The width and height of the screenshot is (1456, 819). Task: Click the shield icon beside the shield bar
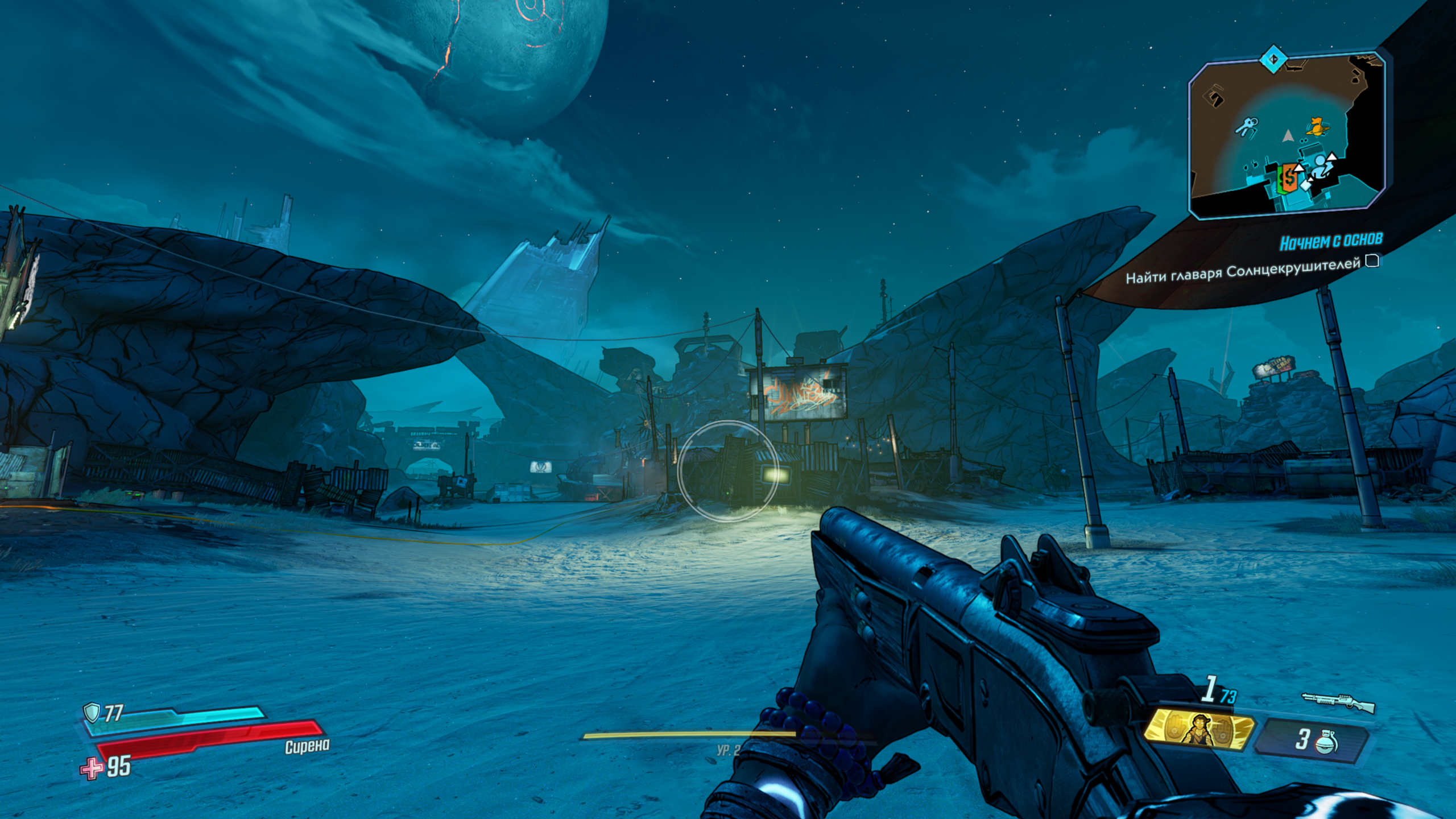point(91,711)
